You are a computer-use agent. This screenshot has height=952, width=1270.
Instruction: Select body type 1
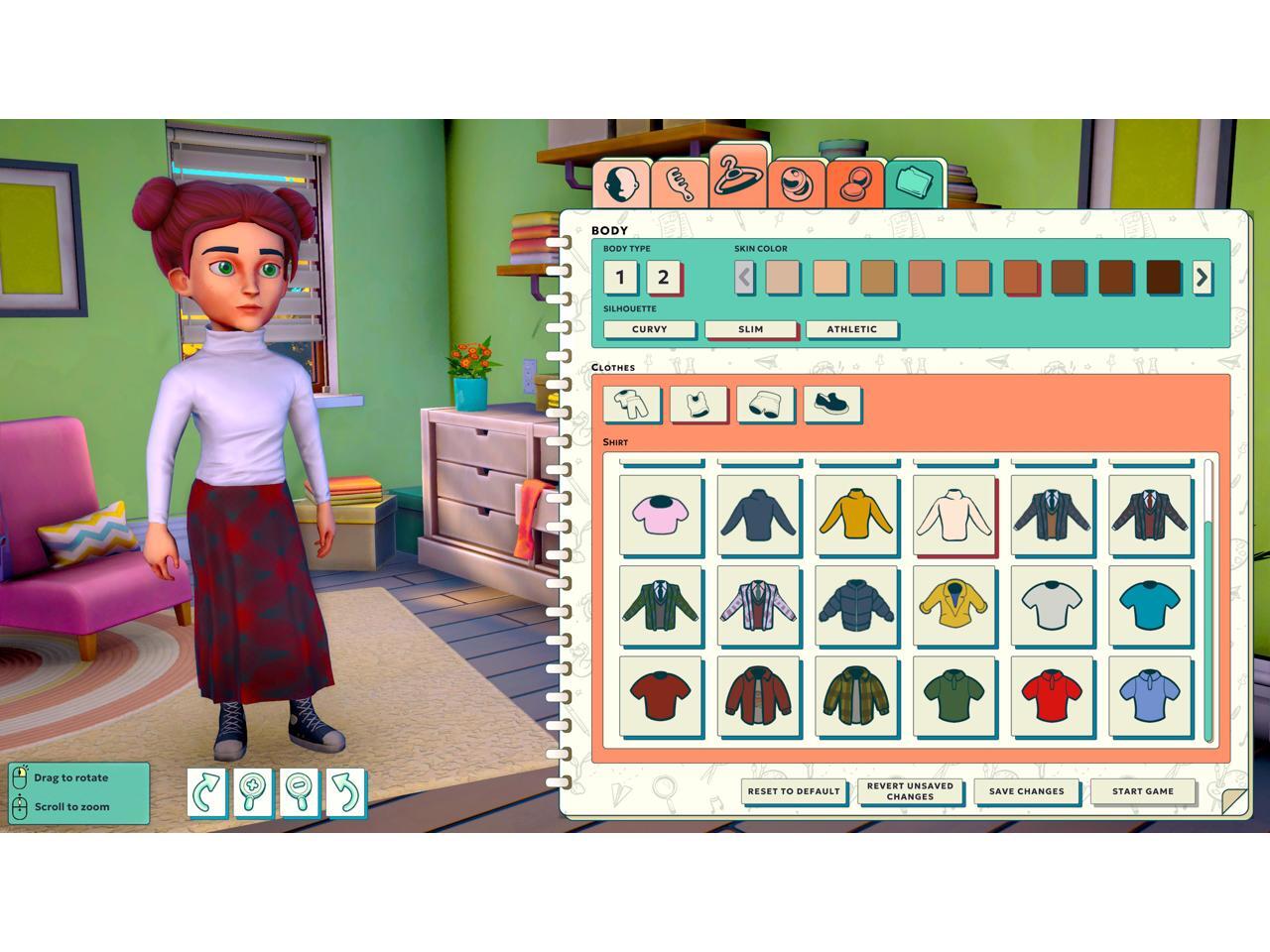621,278
